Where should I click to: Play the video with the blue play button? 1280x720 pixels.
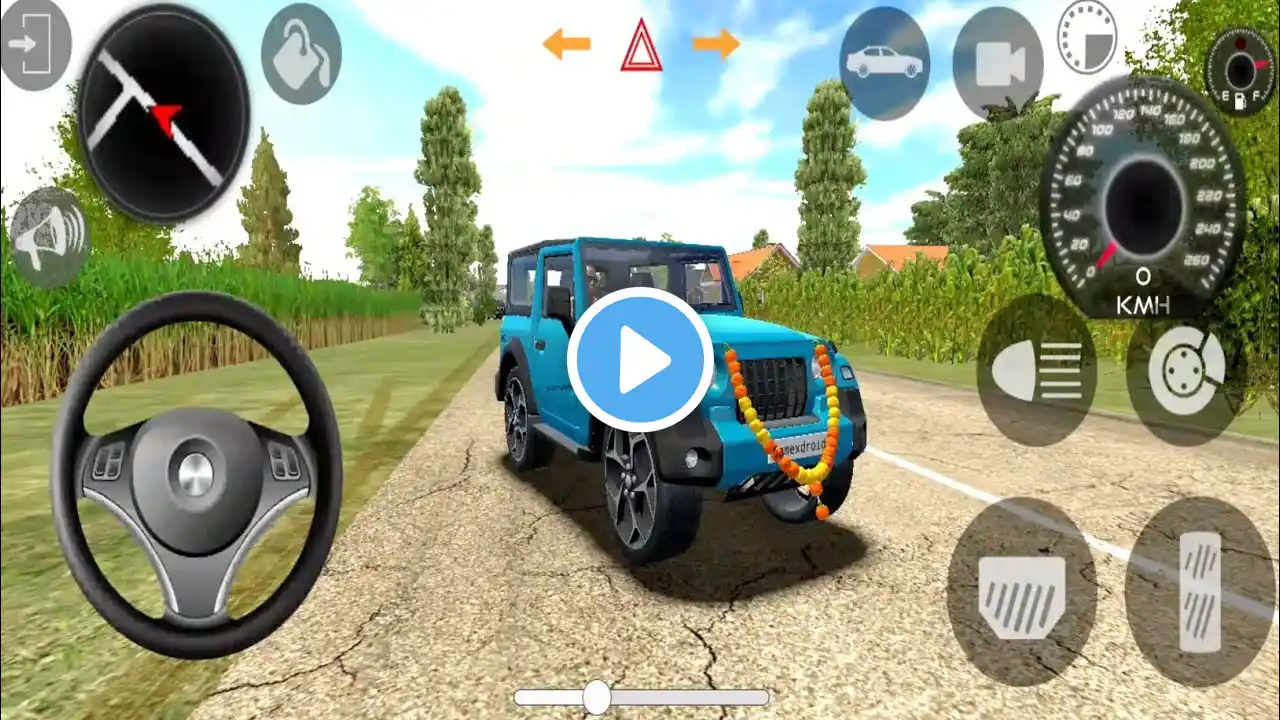click(x=640, y=360)
